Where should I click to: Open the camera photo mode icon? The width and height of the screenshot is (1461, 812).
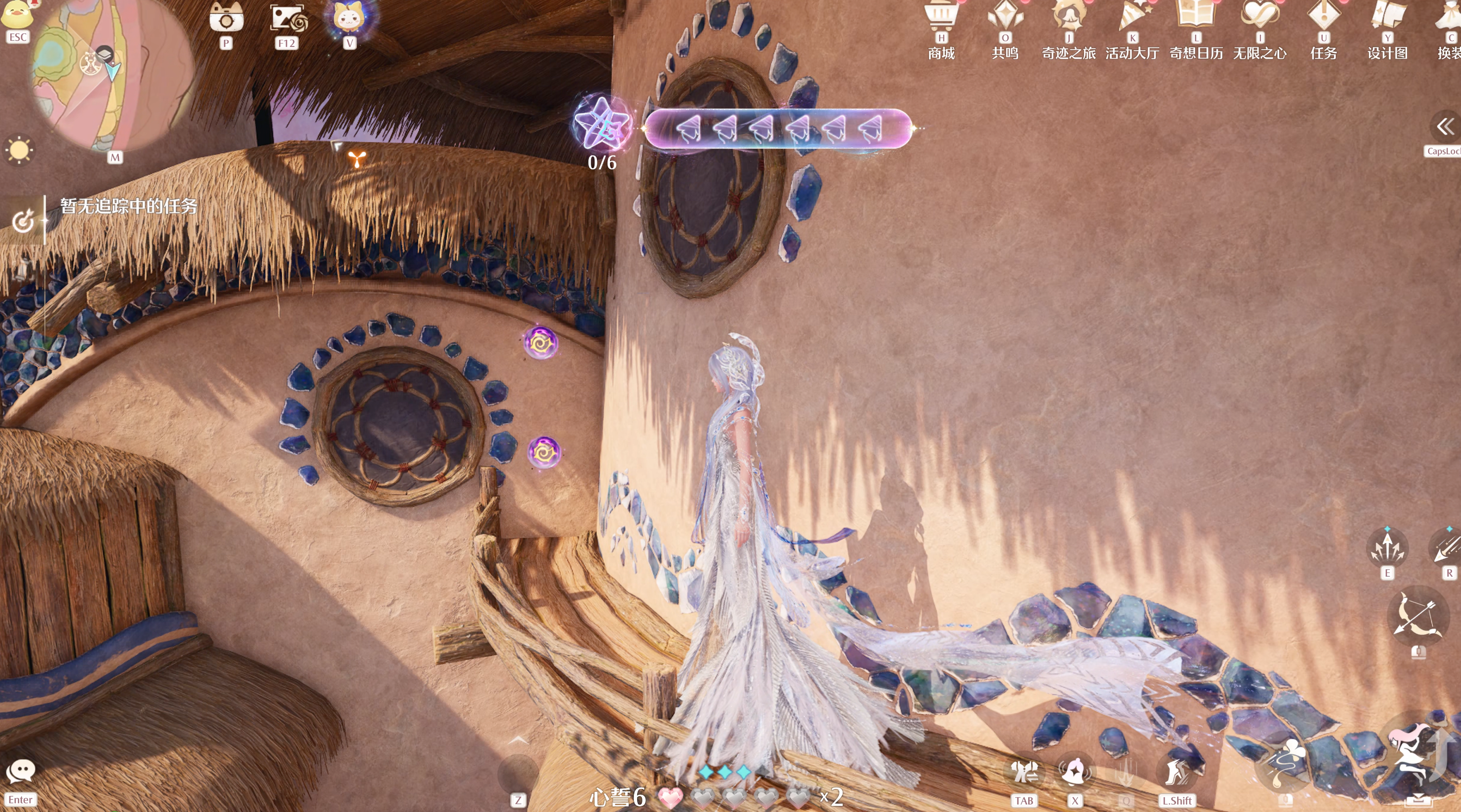point(226,18)
